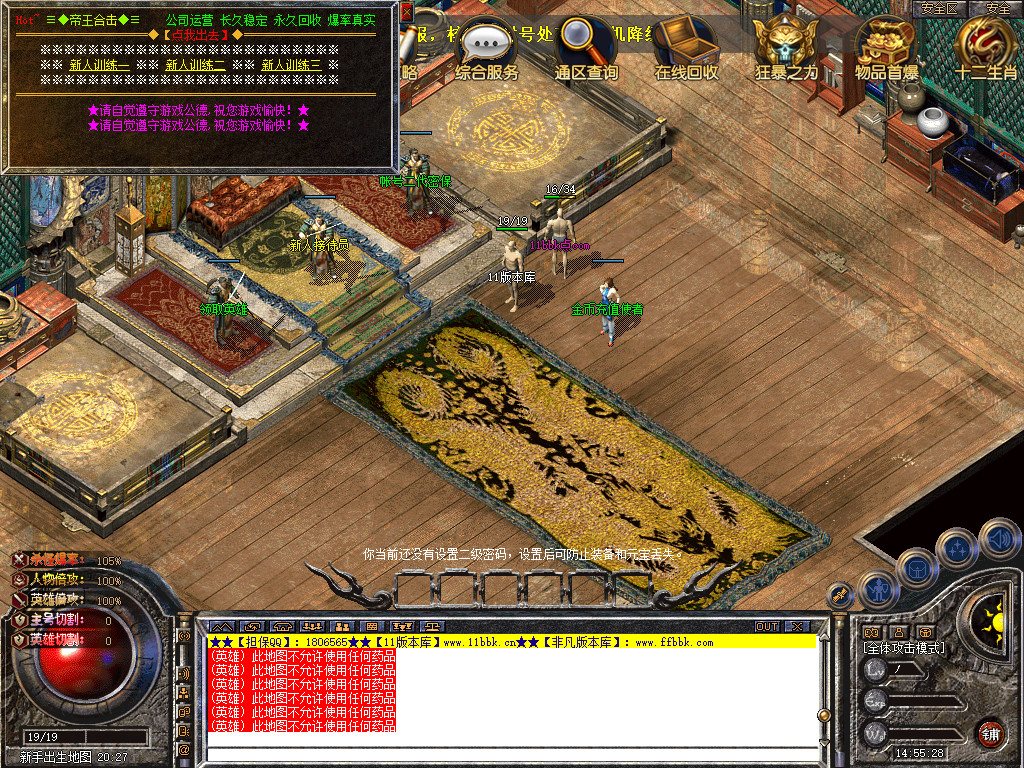Open the red 铺 shop button
The height and width of the screenshot is (768, 1024).
click(990, 733)
